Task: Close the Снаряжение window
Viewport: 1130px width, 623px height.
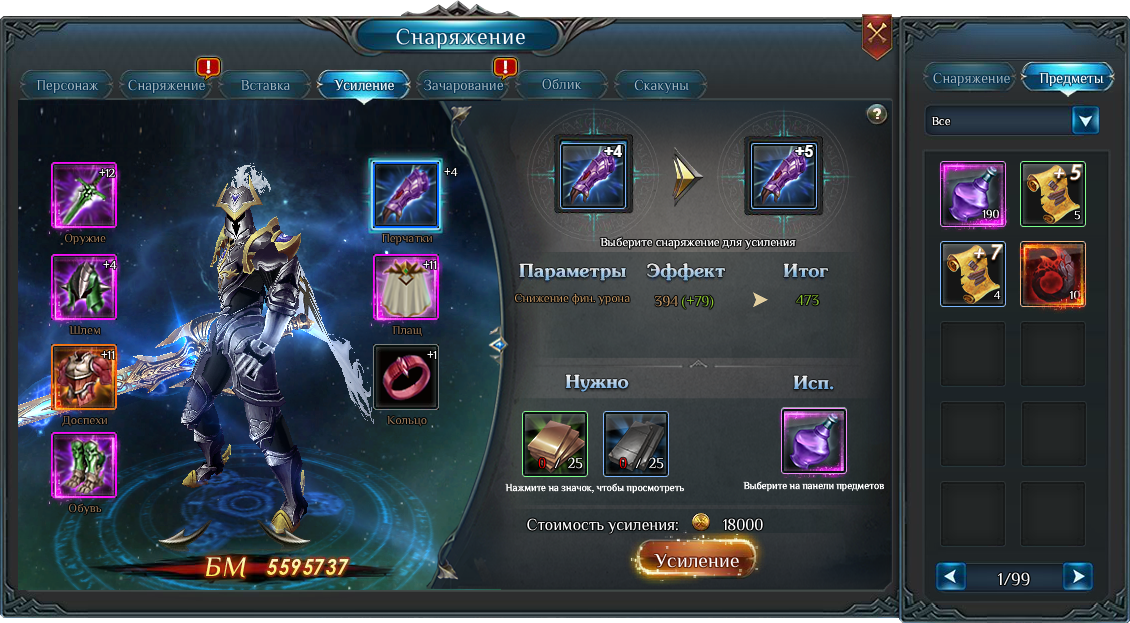Action: coord(877,34)
